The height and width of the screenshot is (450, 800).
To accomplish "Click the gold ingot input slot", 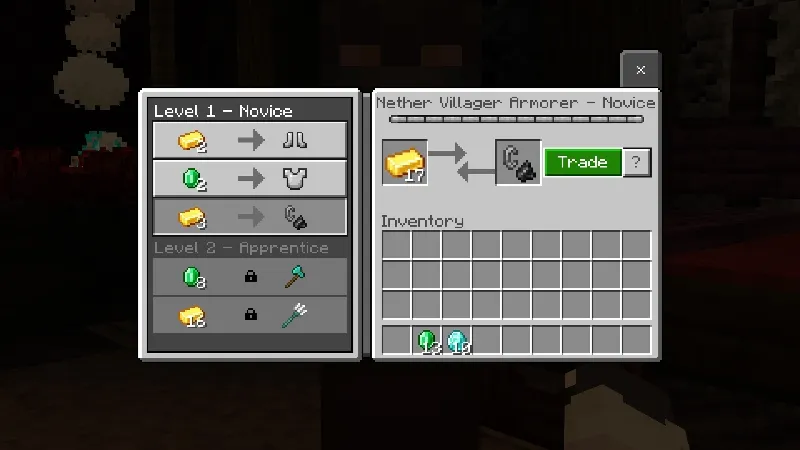I will [405, 163].
